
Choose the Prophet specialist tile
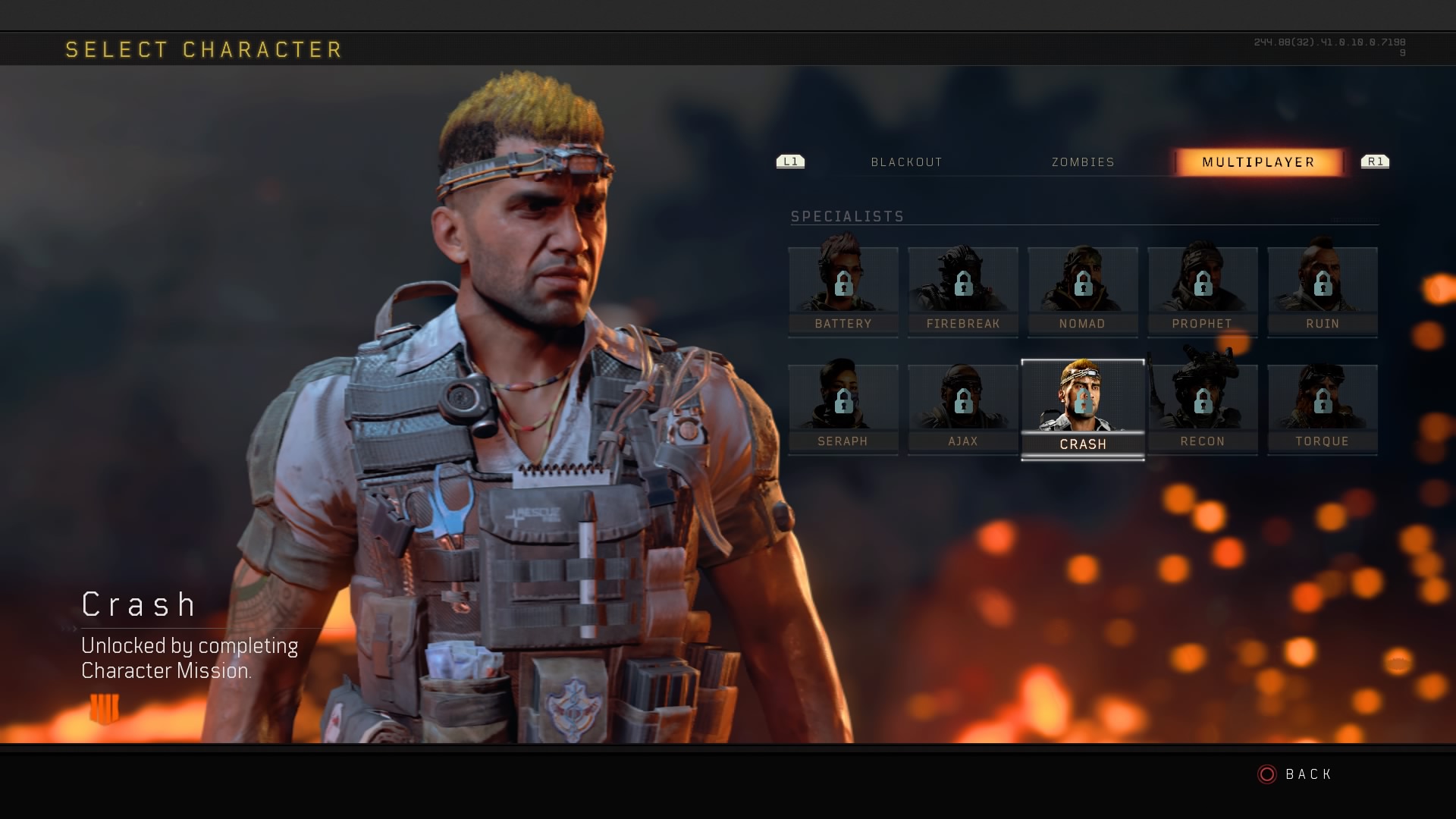[x=1203, y=291]
